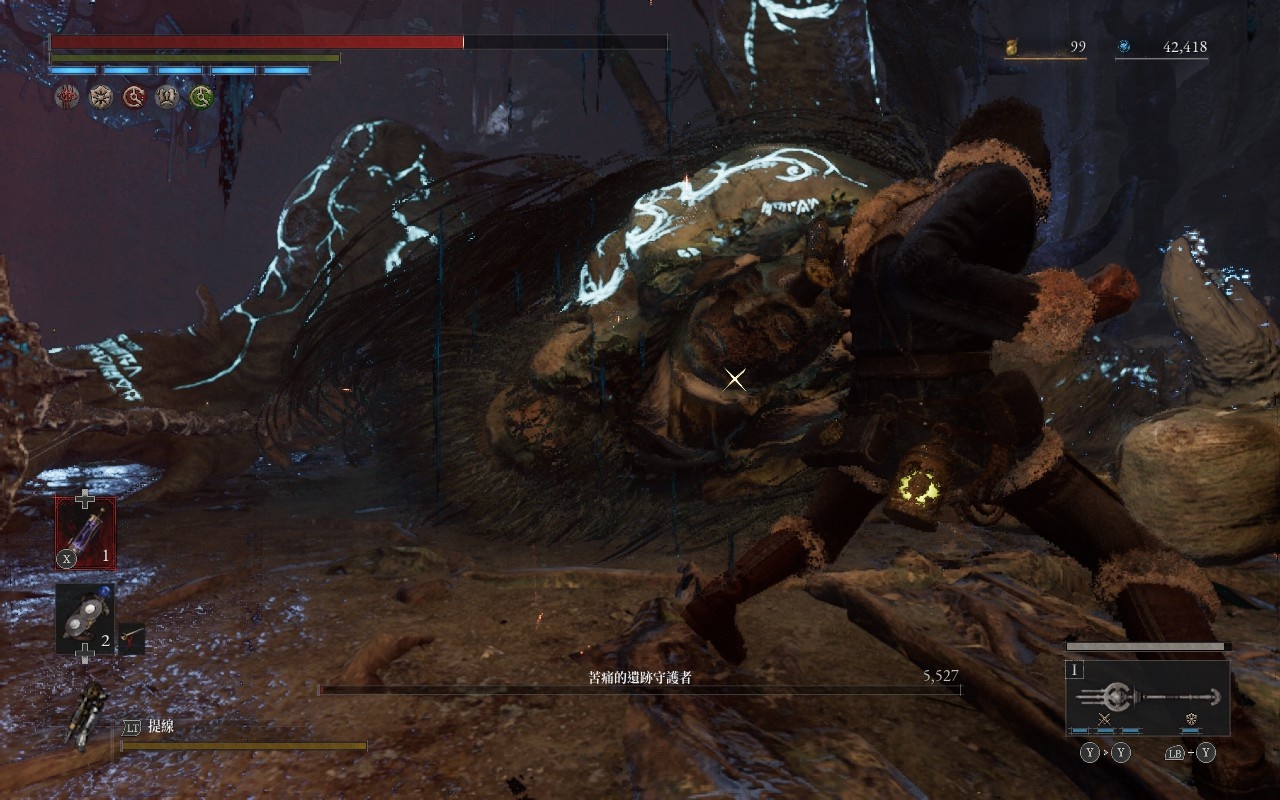The width and height of the screenshot is (1280, 800).
Task: Click the crossed swords weapon skill icon
Action: [1104, 719]
